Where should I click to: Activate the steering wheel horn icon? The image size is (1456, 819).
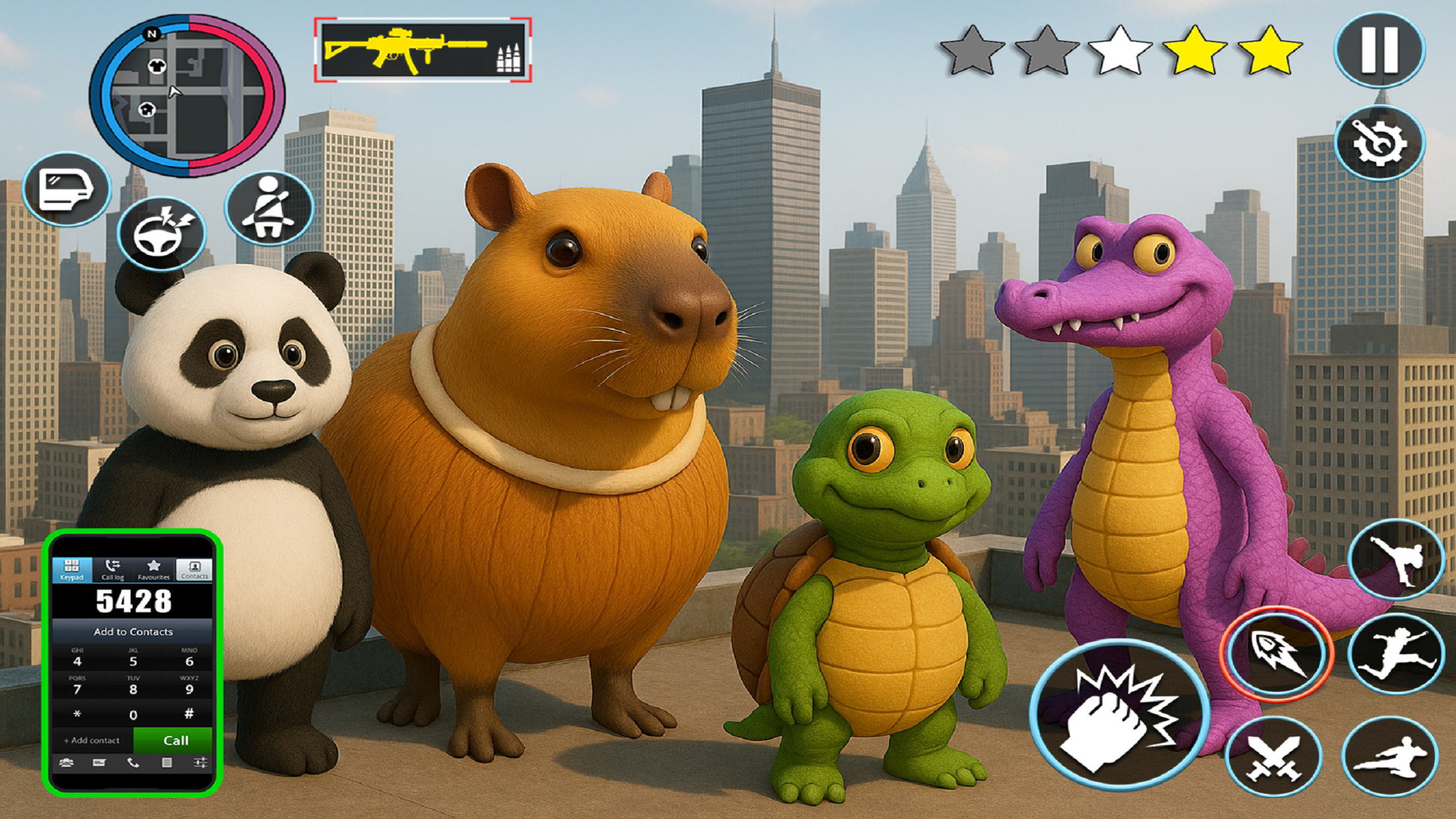pos(162,233)
